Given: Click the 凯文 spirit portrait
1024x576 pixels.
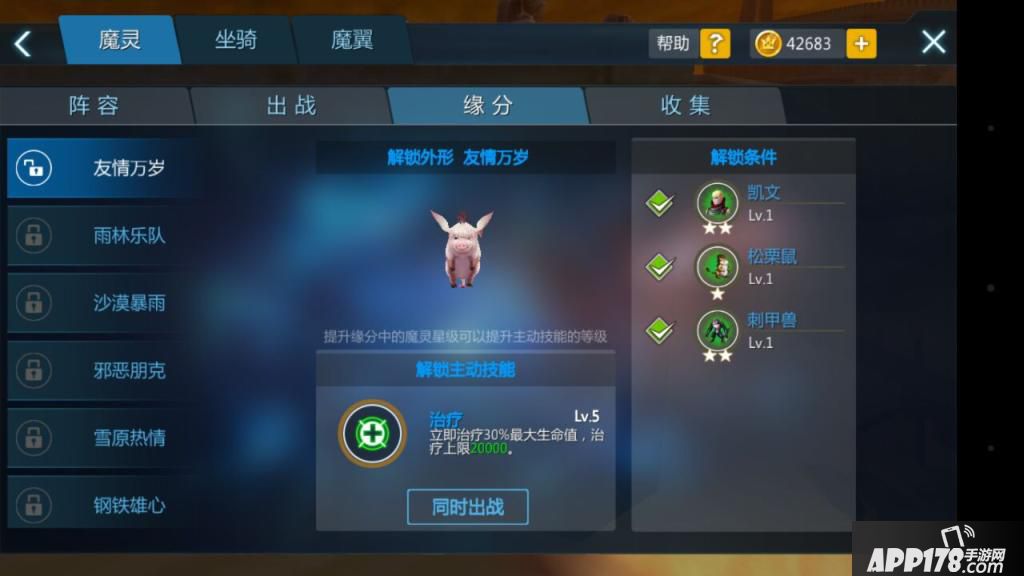Looking at the screenshot, I should [717, 202].
